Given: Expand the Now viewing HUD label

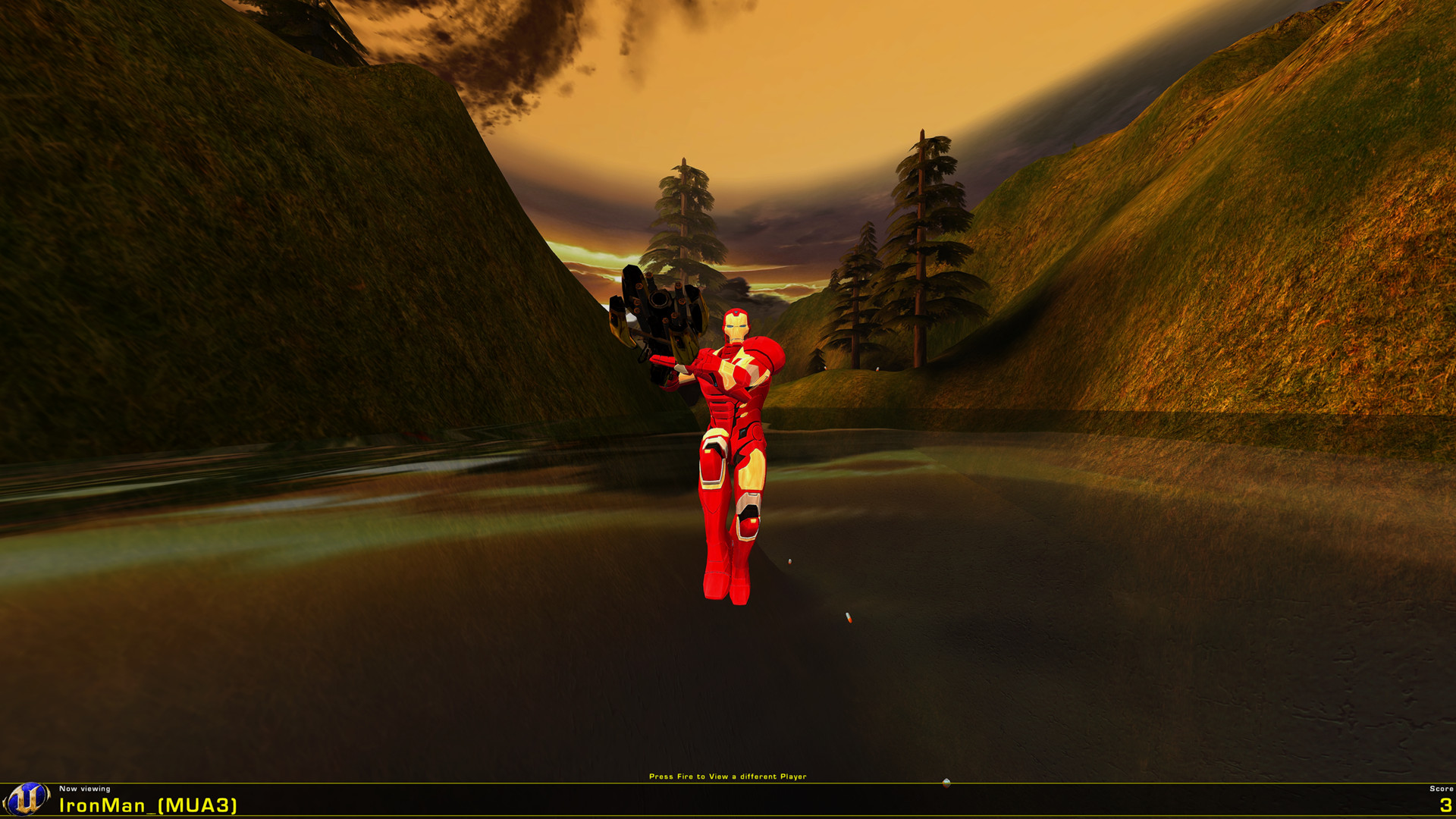Looking at the screenshot, I should click(x=83, y=788).
